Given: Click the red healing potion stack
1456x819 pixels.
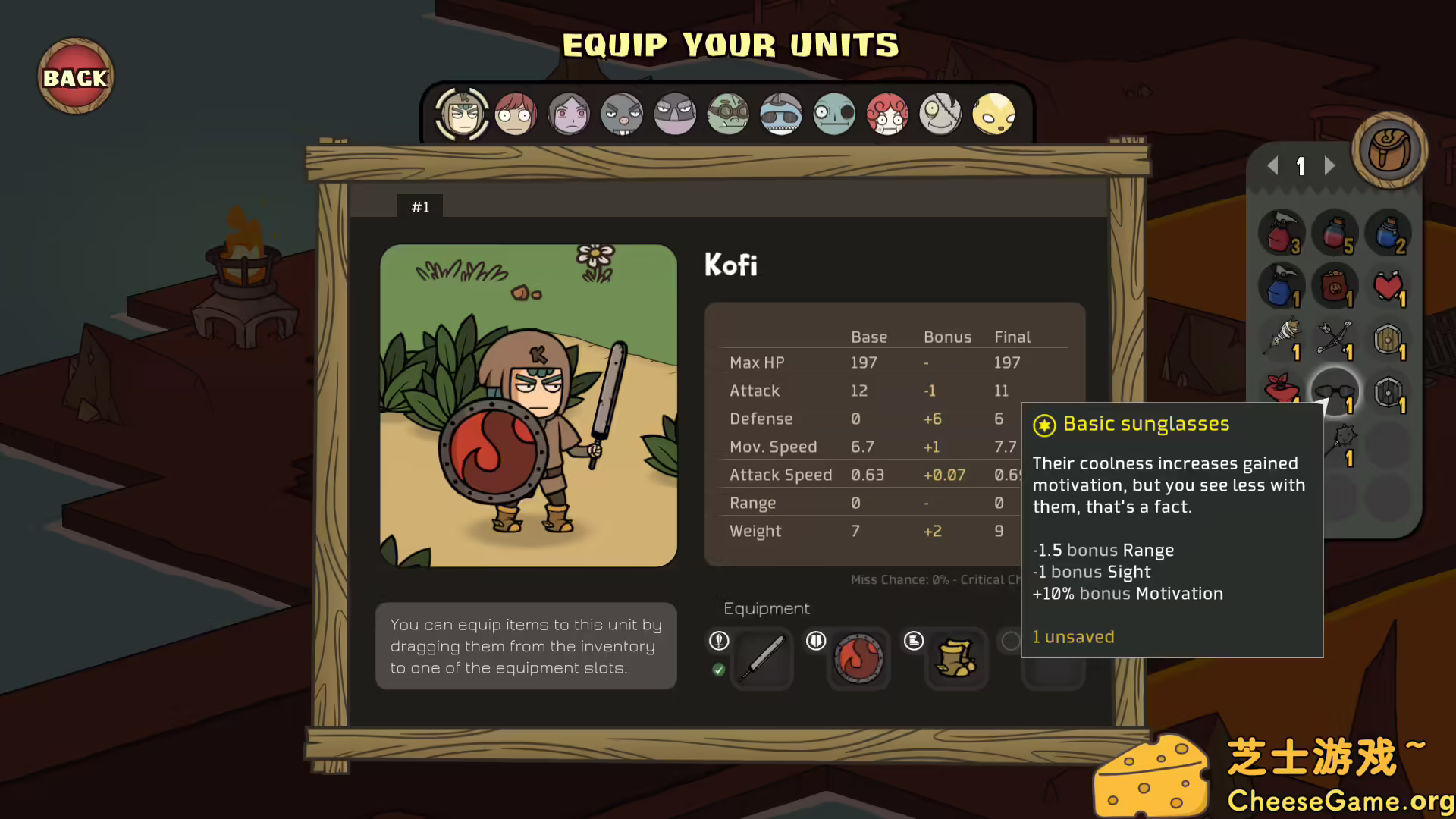Looking at the screenshot, I should click(1335, 234).
